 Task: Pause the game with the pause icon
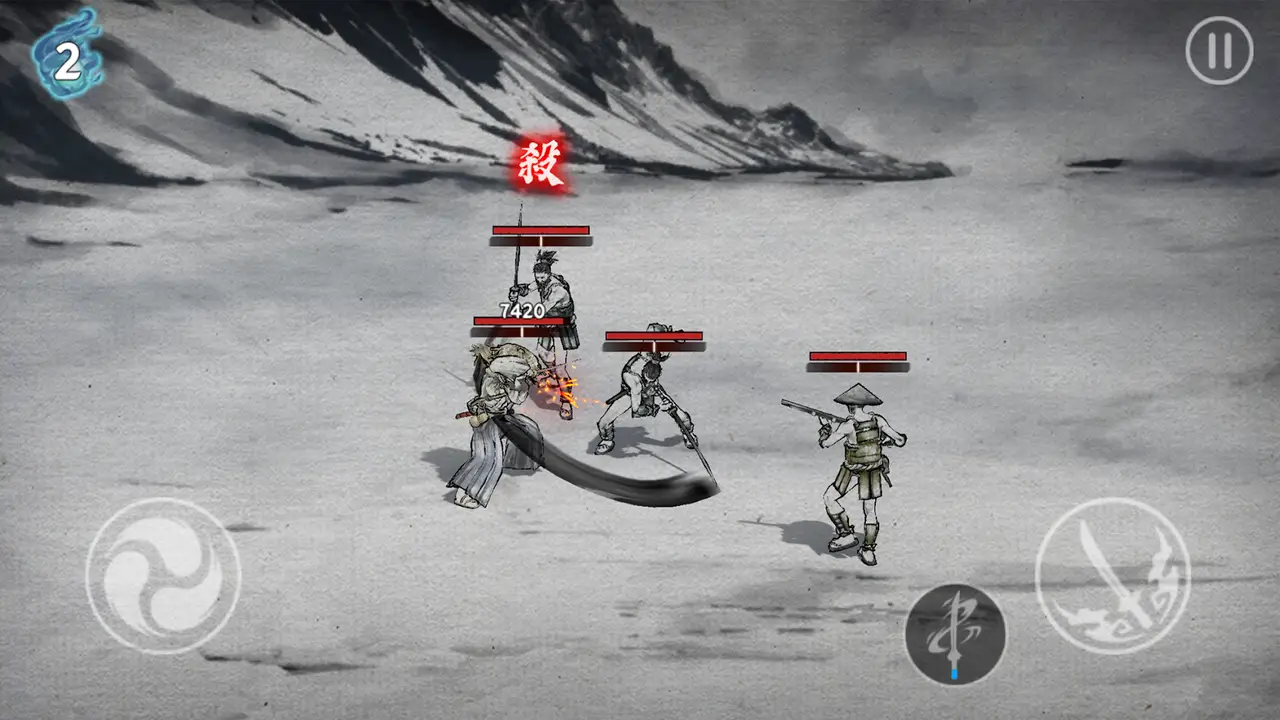[1218, 51]
